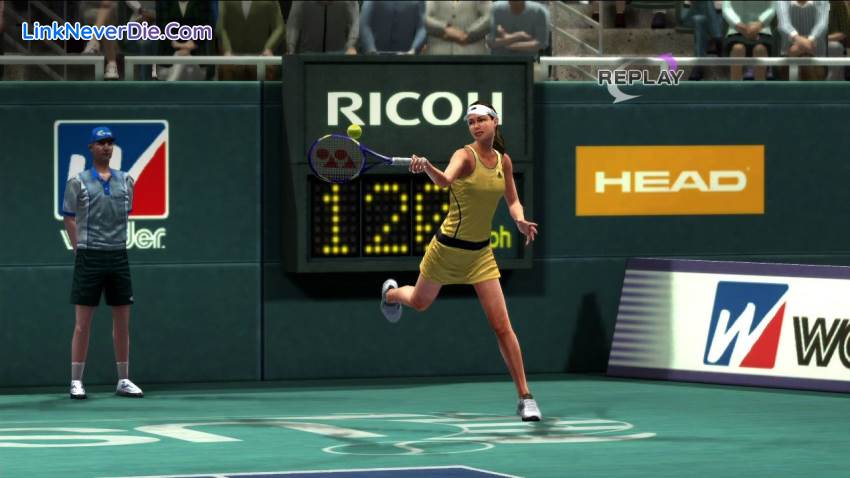The image size is (850, 478).
Task: Open the LinkNeverDie.Com watermark link
Action: point(116,31)
